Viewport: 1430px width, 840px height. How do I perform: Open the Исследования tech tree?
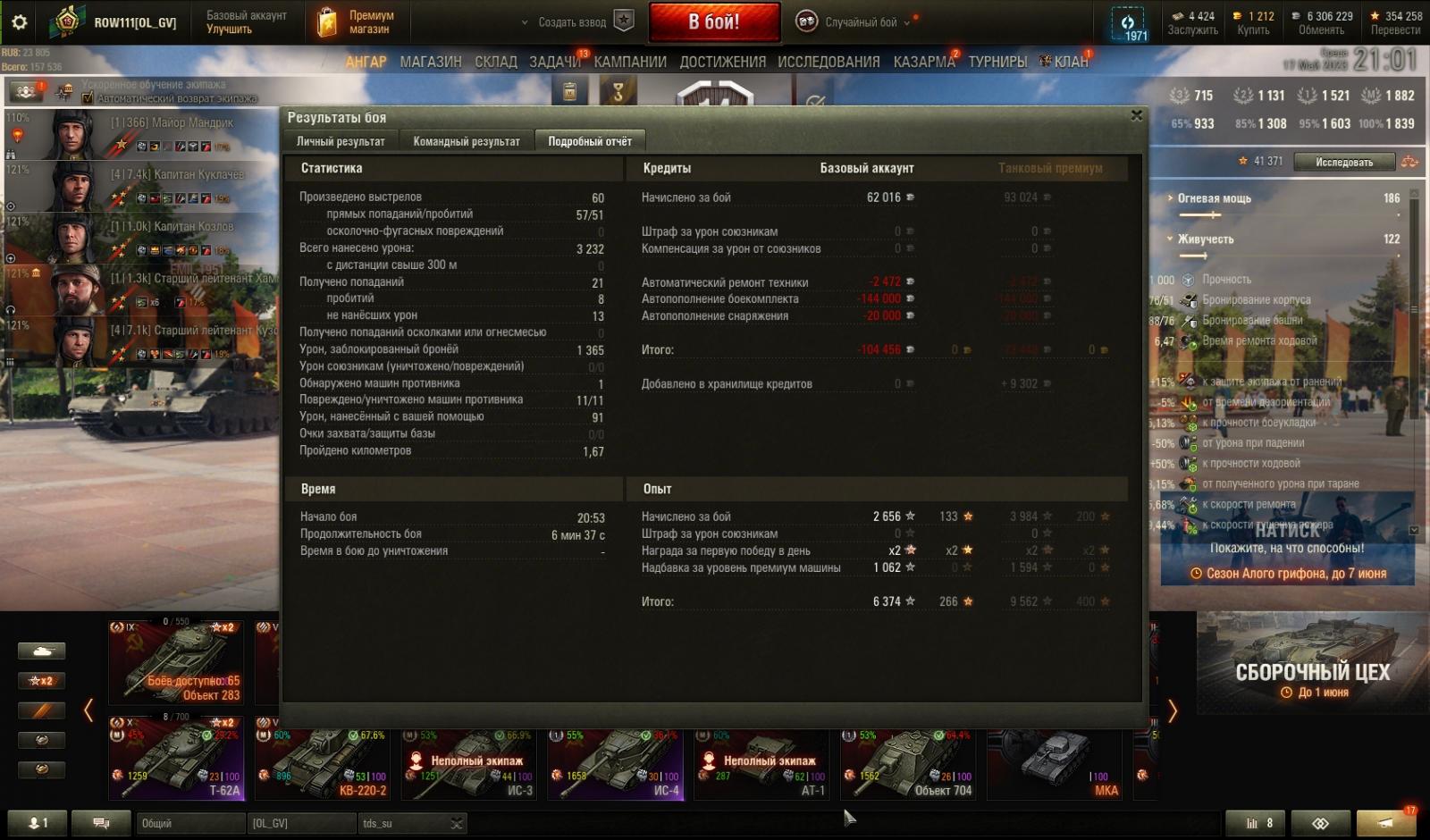pyautogui.click(x=829, y=62)
